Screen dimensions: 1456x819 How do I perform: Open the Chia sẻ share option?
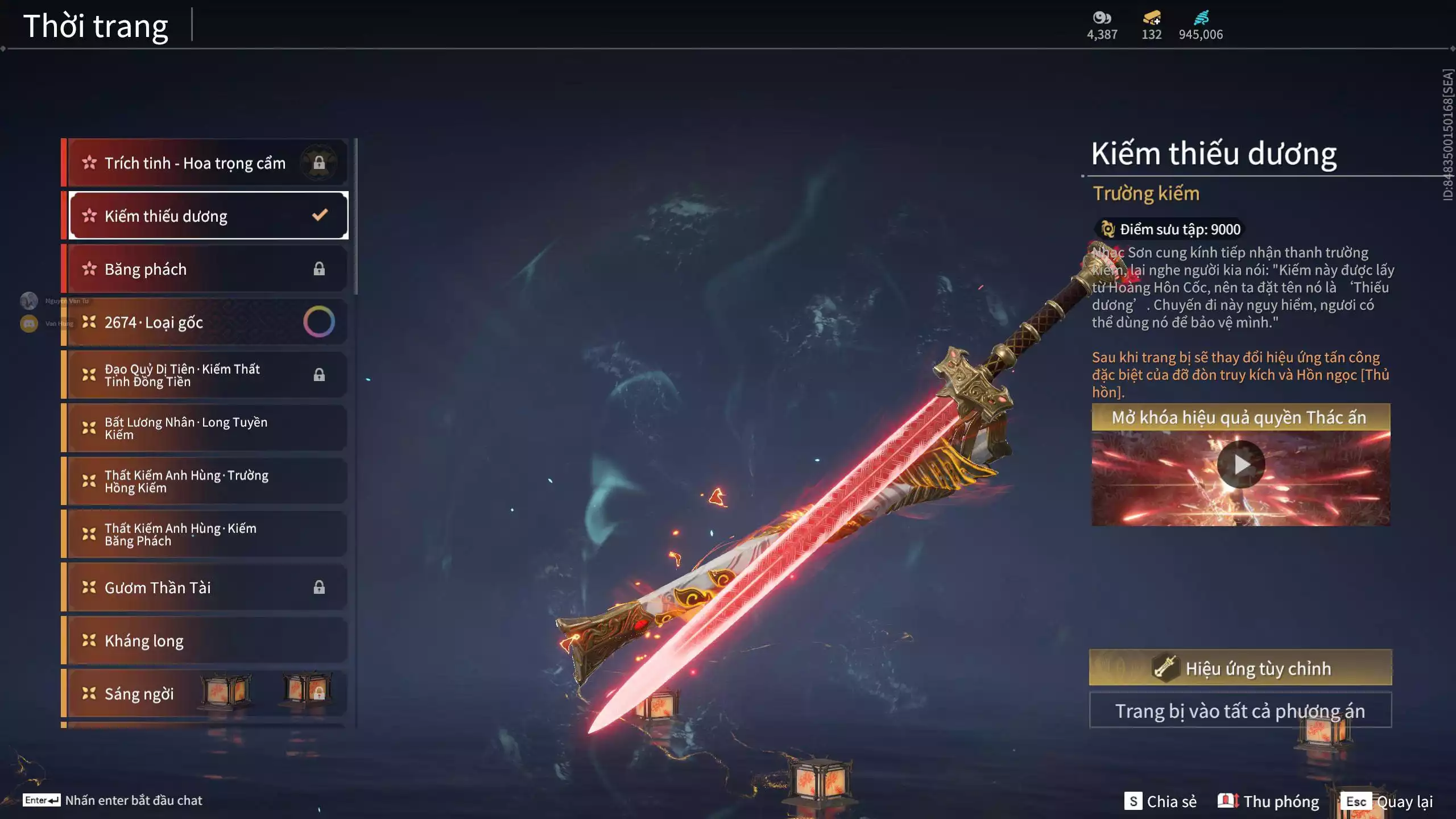click(1160, 801)
